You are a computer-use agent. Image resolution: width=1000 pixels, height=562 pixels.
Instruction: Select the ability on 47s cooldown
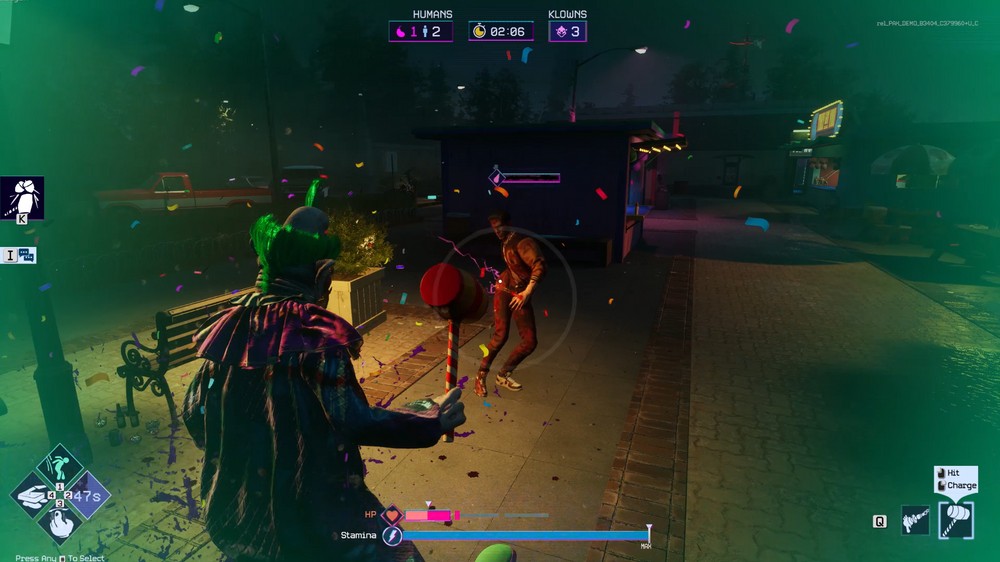pos(85,496)
